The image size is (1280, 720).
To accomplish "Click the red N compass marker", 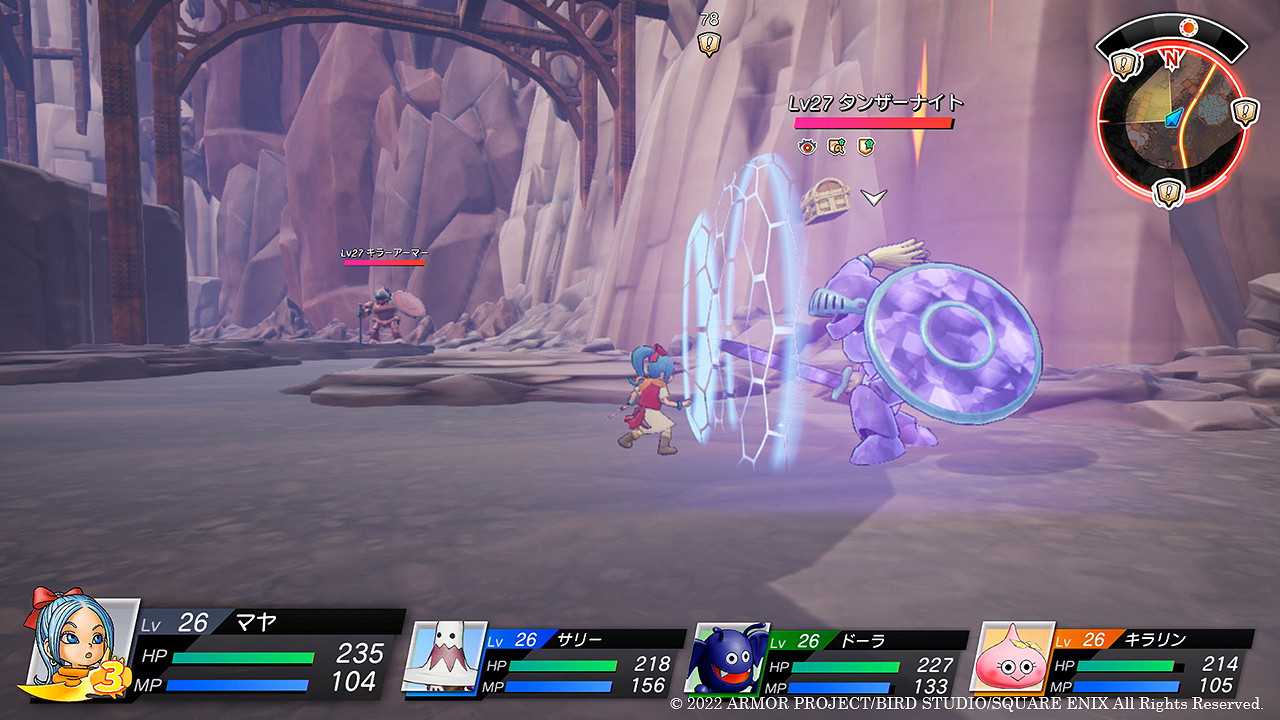I will pos(1171,59).
